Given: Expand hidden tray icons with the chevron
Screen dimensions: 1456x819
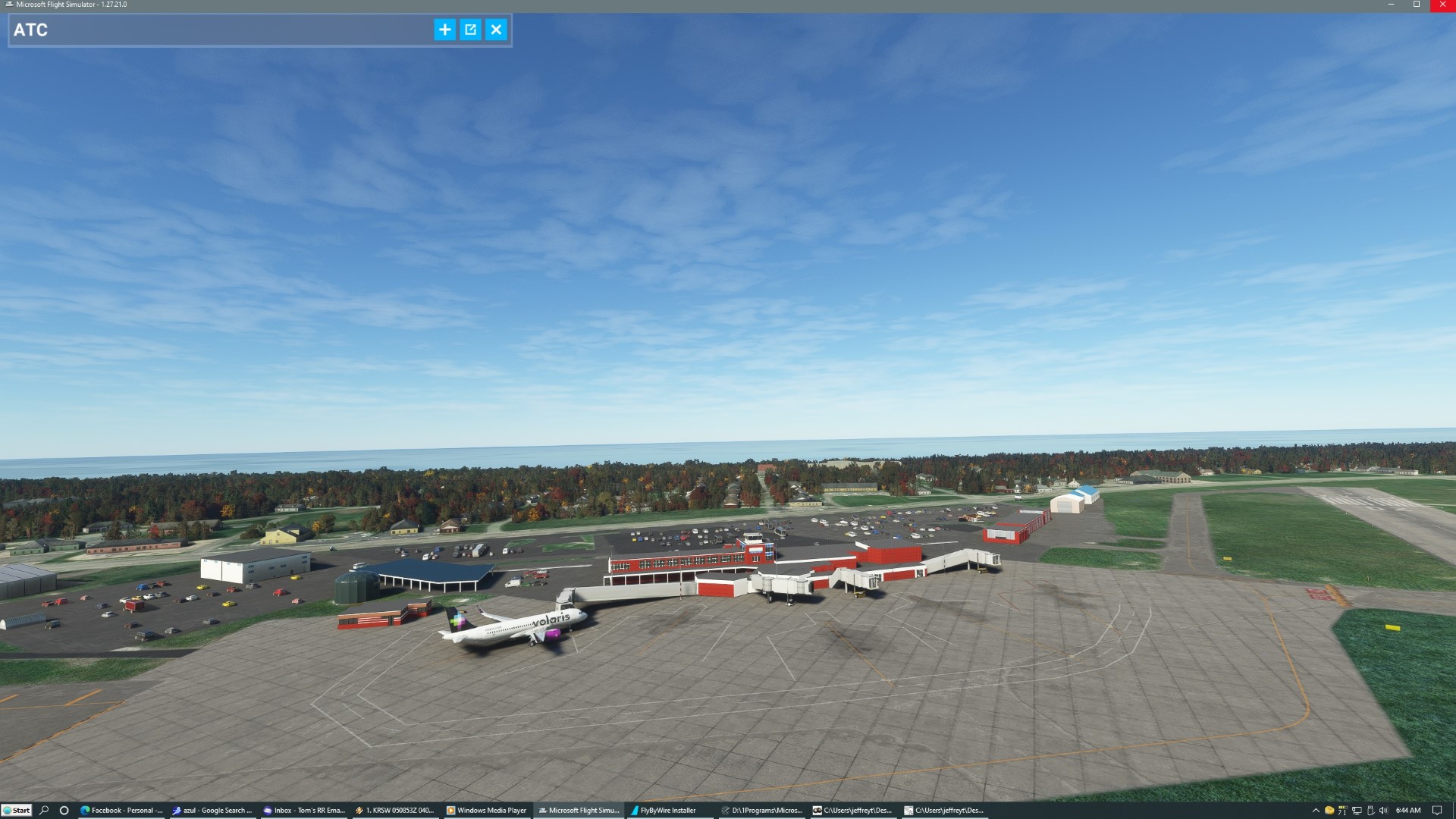Looking at the screenshot, I should click(1317, 810).
